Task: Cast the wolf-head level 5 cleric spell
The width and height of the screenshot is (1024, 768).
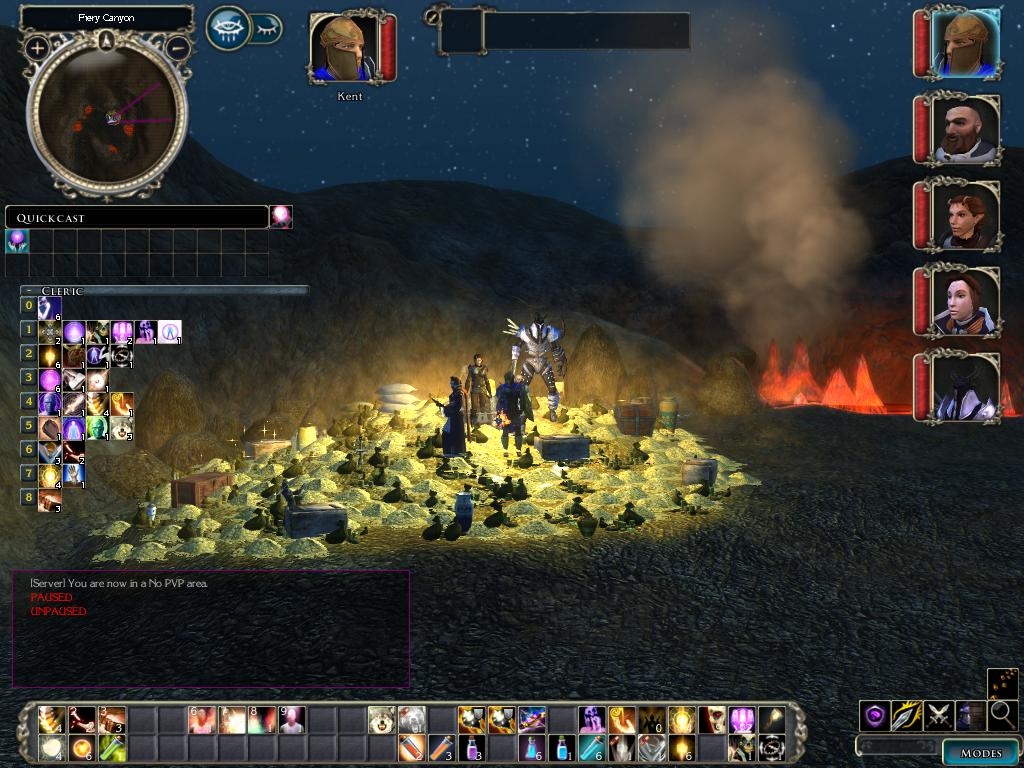Action: pyautogui.click(x=122, y=429)
